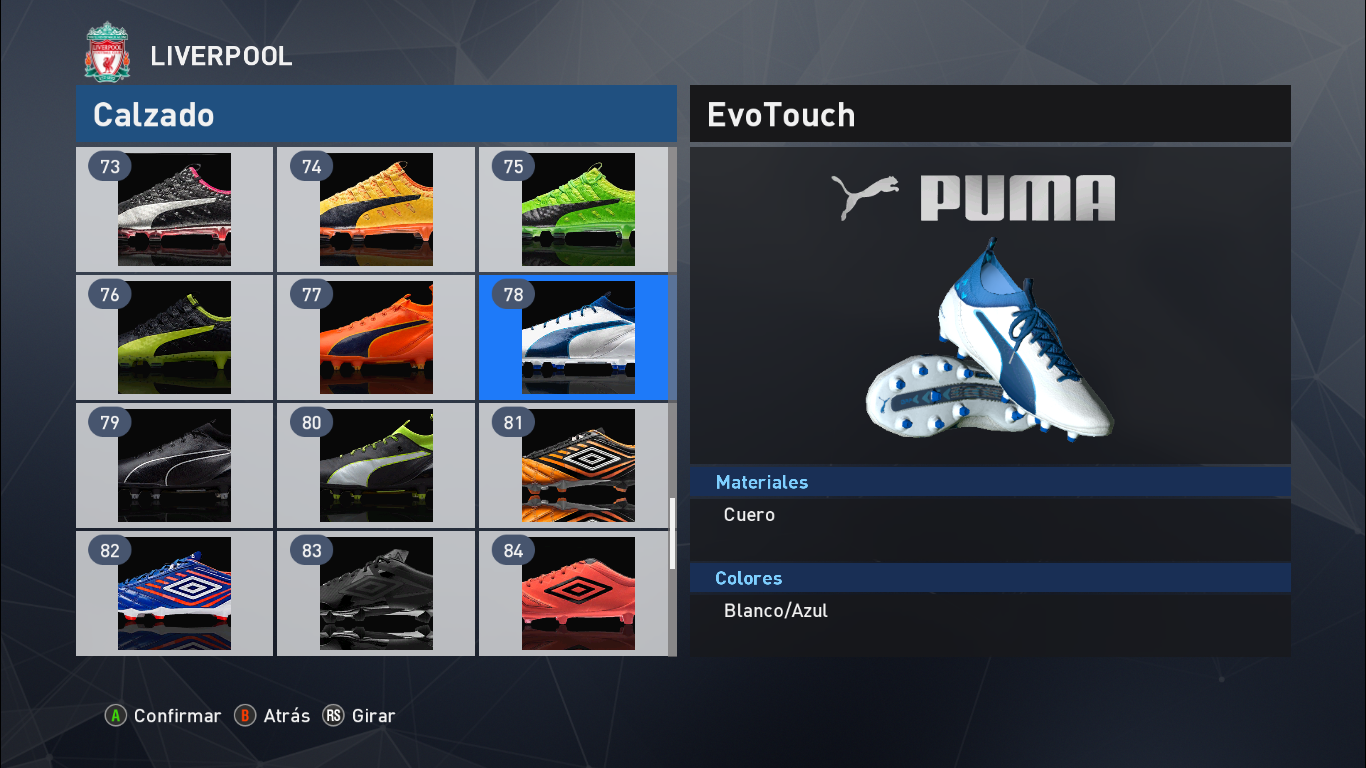
Task: Click the Calzado header bar
Action: (376, 114)
